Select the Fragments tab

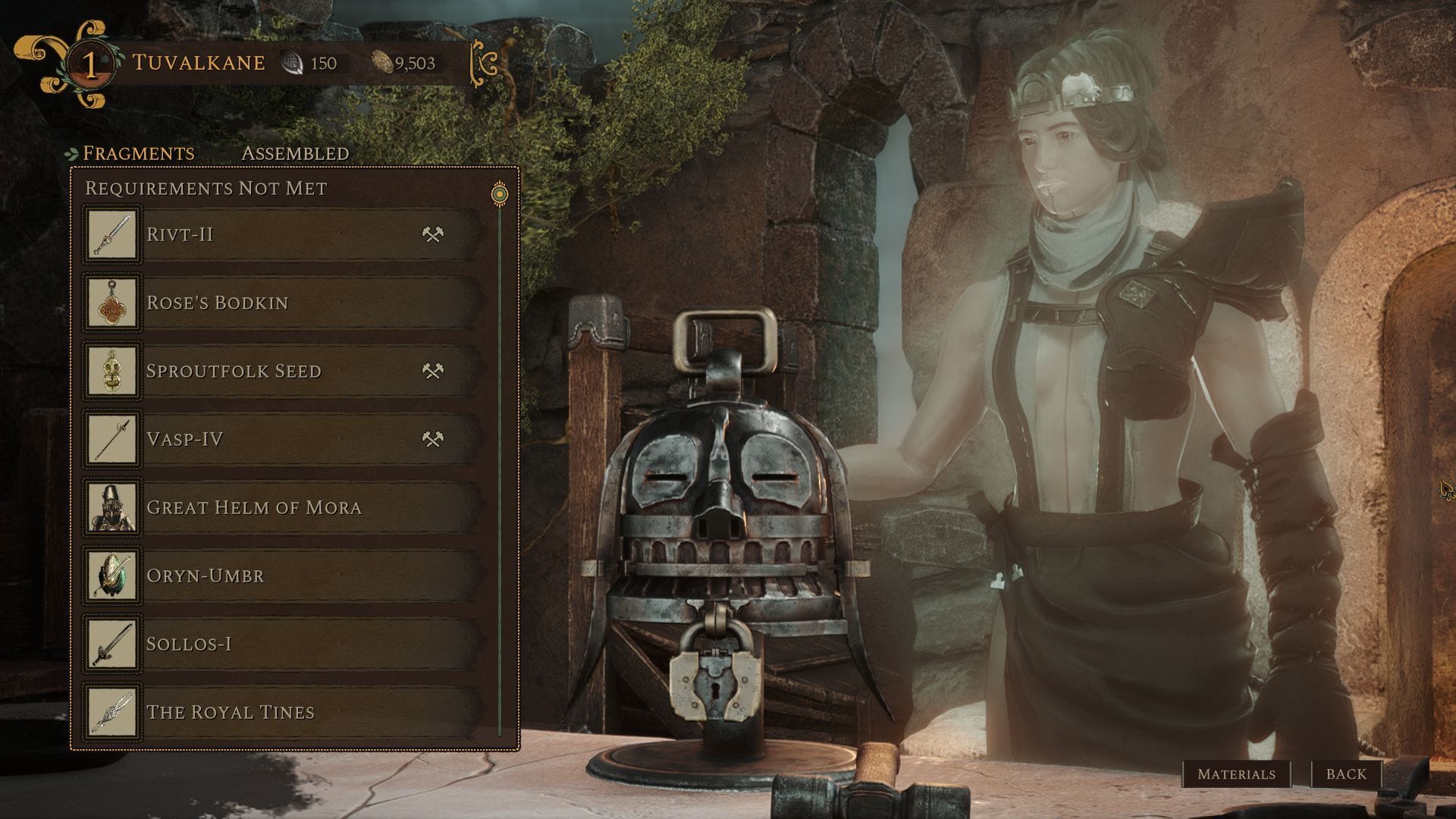[x=140, y=152]
